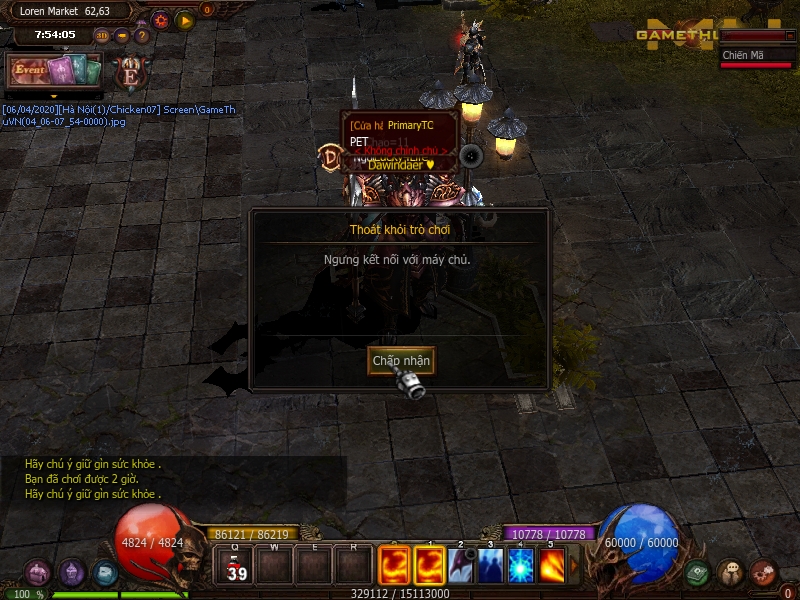Open the red gears system menu icon

[763, 573]
